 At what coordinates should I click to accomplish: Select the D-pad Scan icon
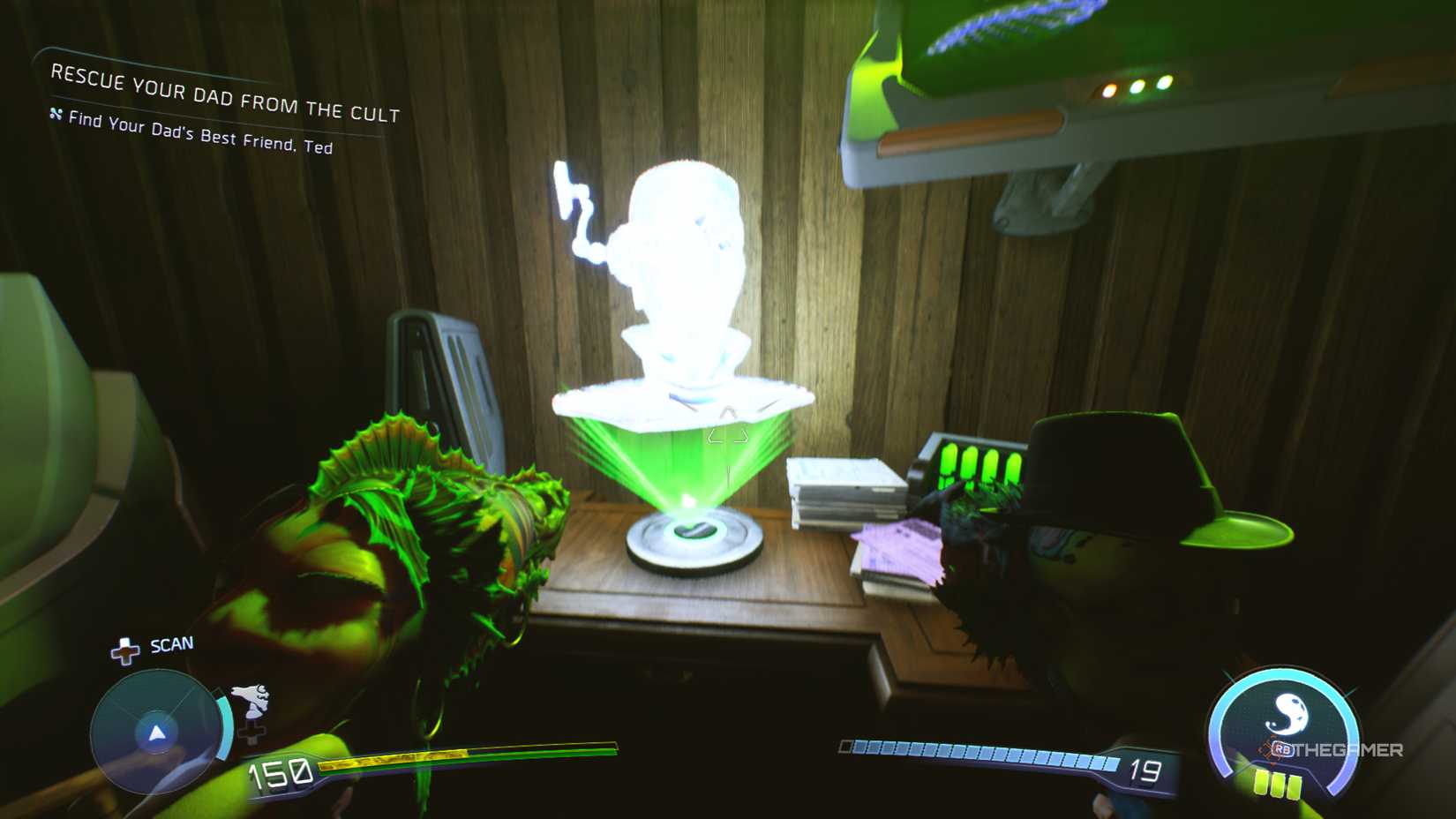click(125, 650)
